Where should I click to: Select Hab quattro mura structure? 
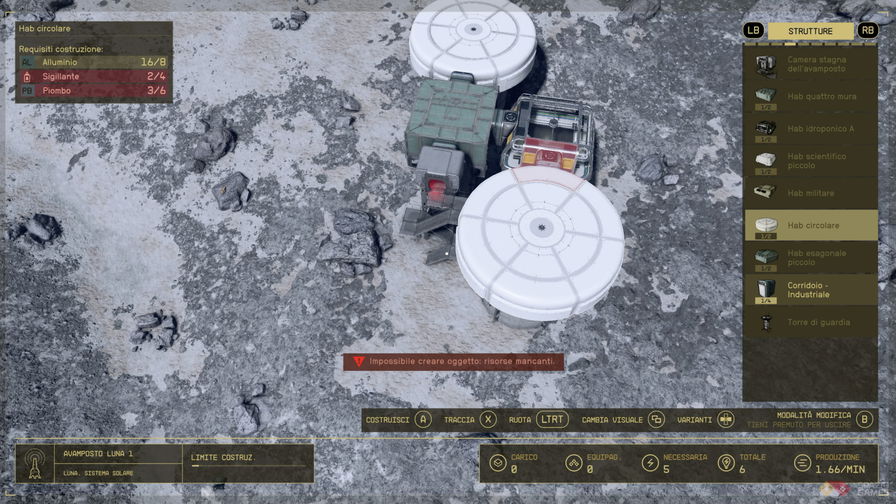pyautogui.click(x=811, y=97)
